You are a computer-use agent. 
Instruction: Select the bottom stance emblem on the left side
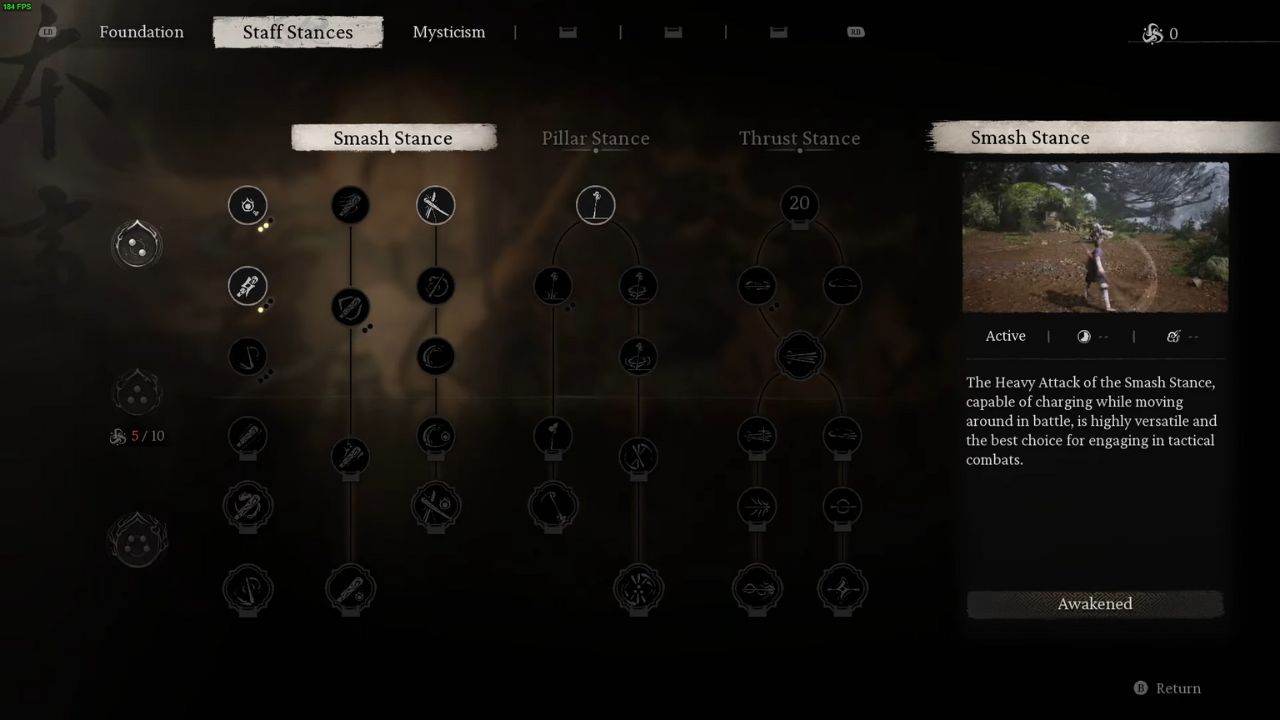point(137,538)
